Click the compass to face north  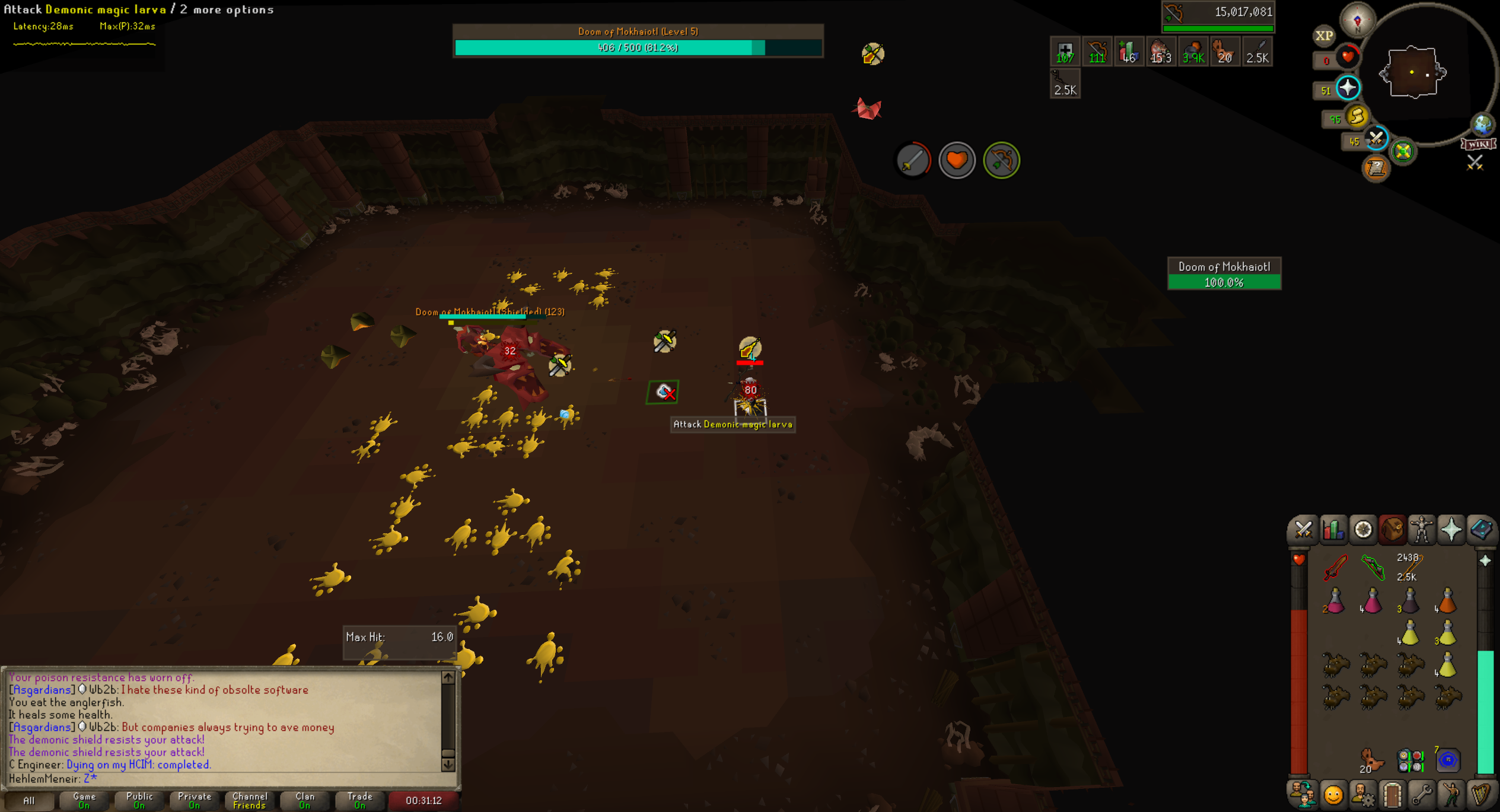coord(1357,21)
